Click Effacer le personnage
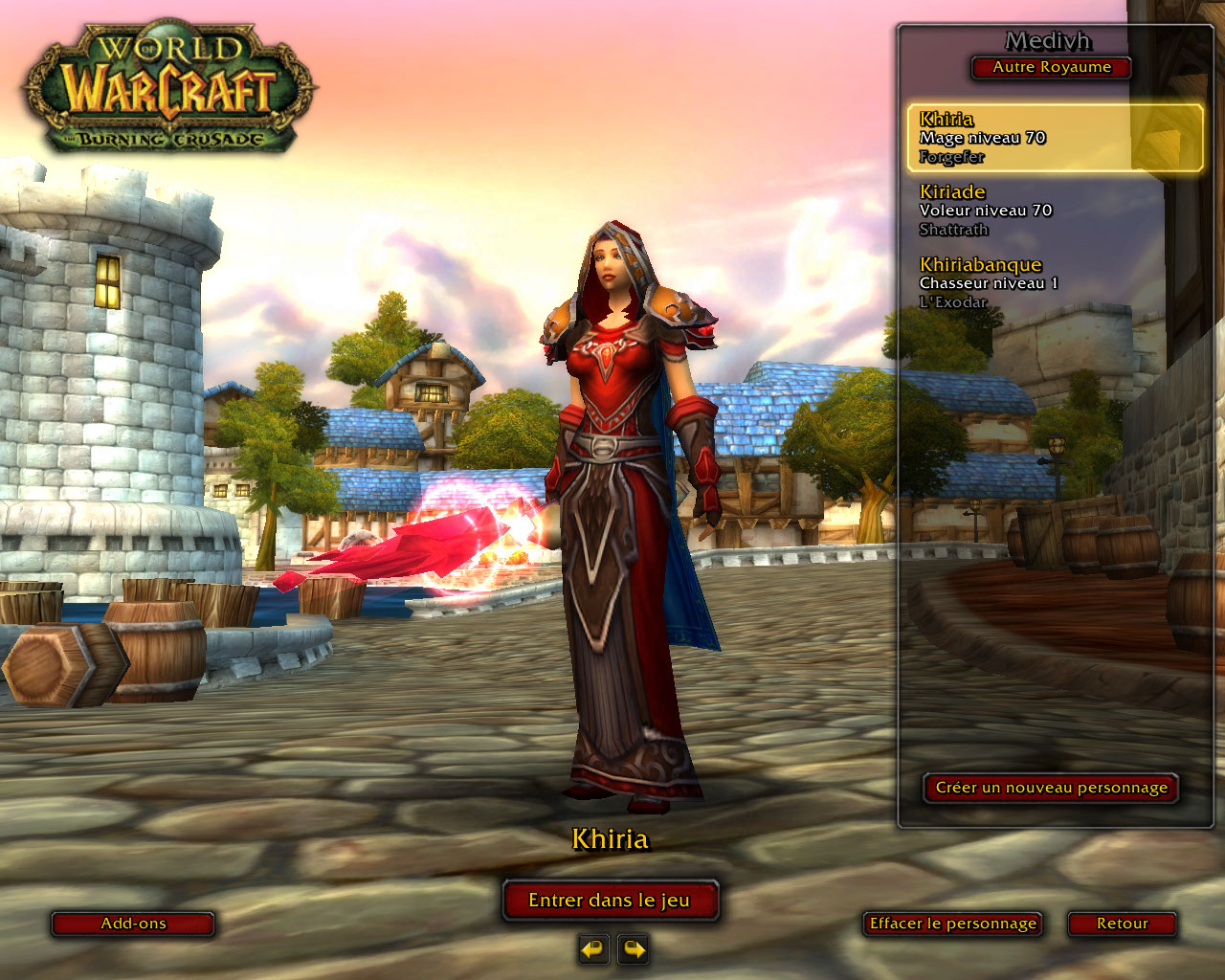This screenshot has height=980, width=1225. (x=952, y=924)
